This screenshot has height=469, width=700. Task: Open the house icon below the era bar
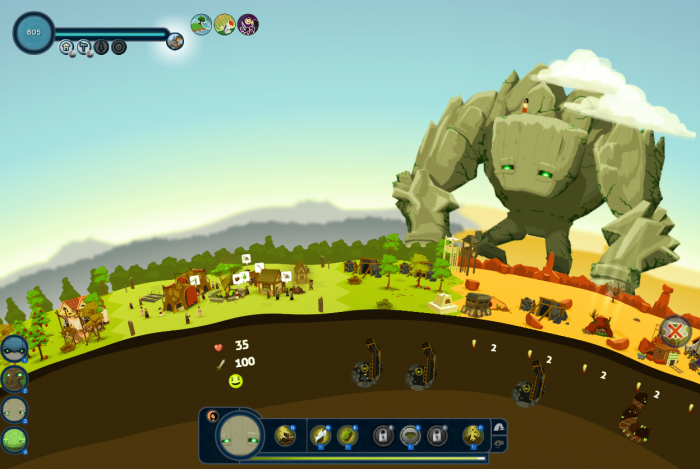pos(67,47)
